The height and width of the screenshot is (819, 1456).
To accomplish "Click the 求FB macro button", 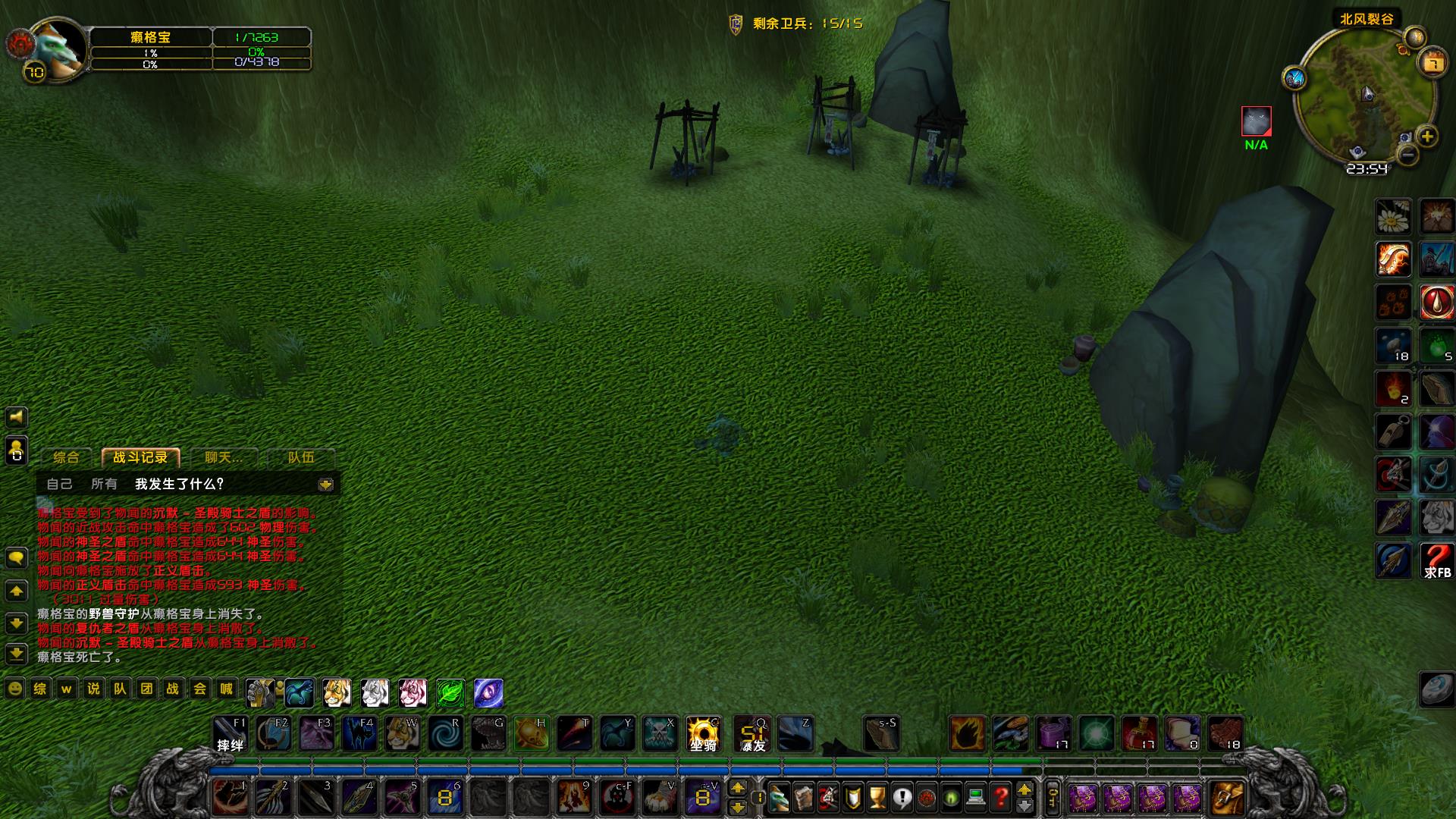I will click(1436, 561).
